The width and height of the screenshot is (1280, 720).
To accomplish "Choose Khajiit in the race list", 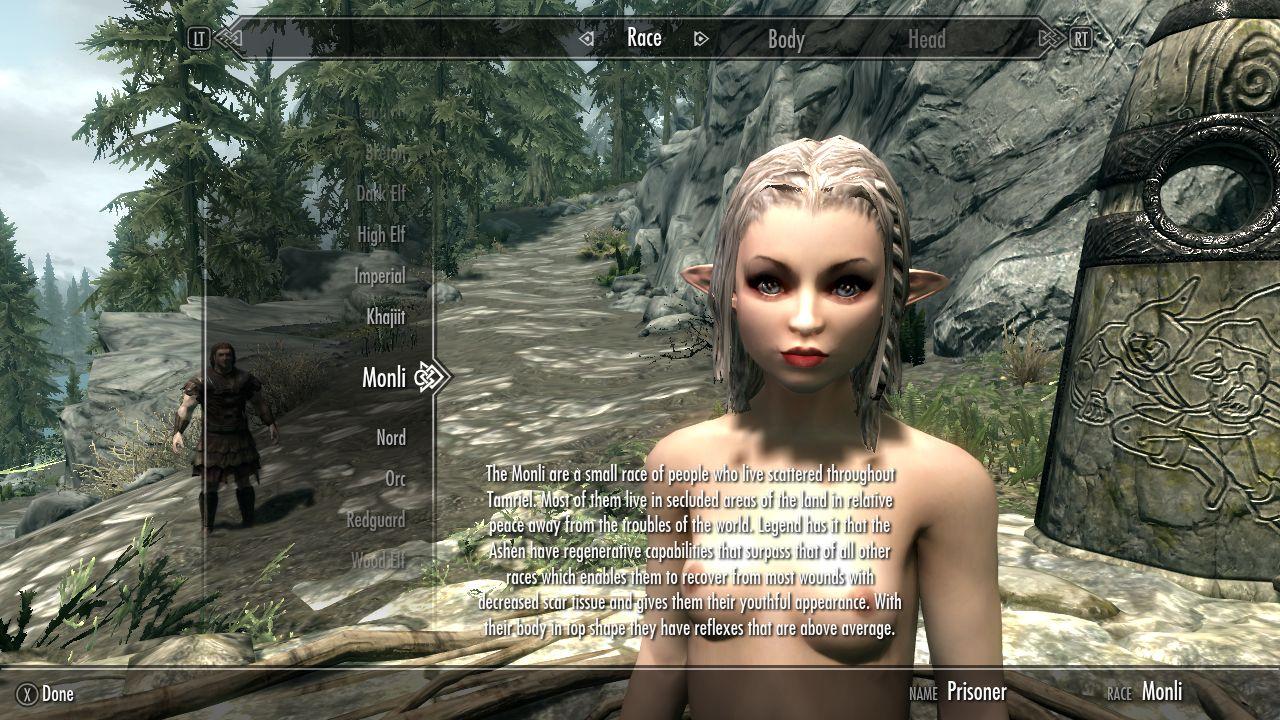I will click(x=385, y=317).
